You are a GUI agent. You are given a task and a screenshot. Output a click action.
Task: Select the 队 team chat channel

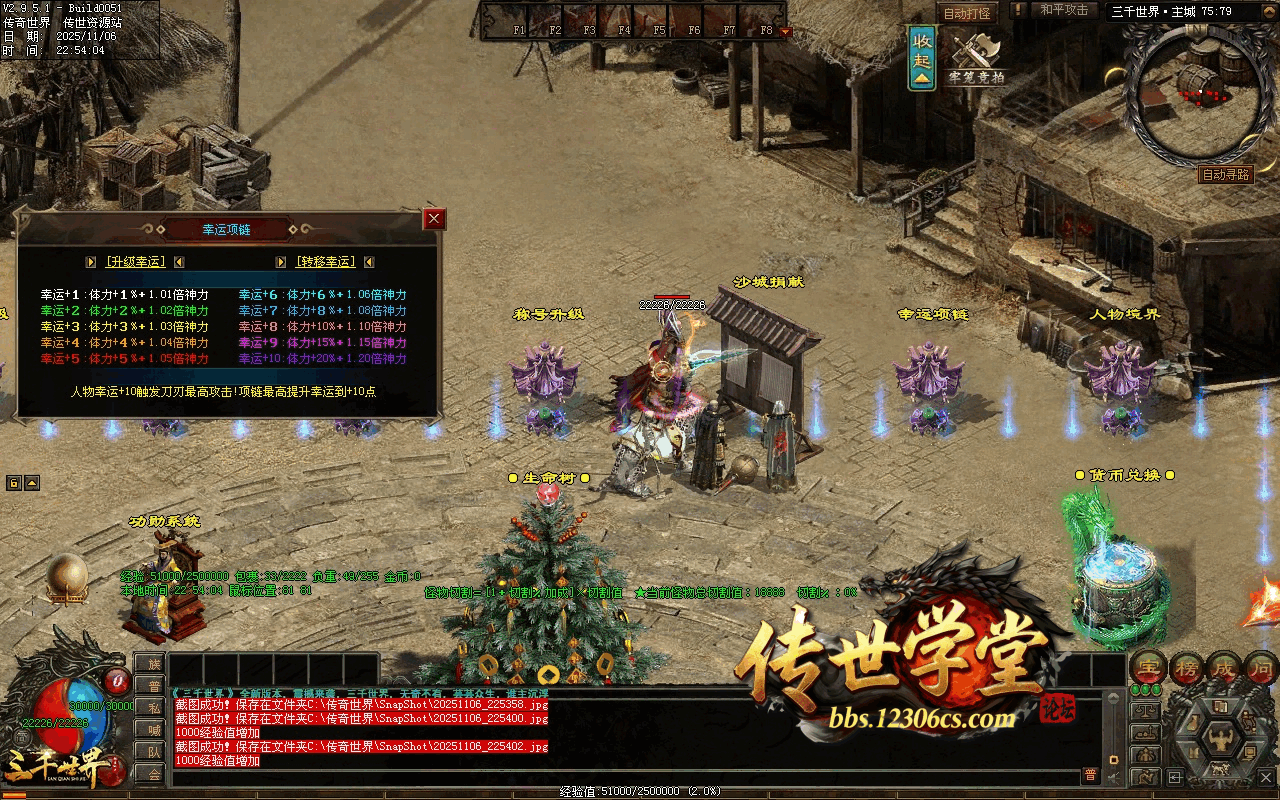point(151,752)
